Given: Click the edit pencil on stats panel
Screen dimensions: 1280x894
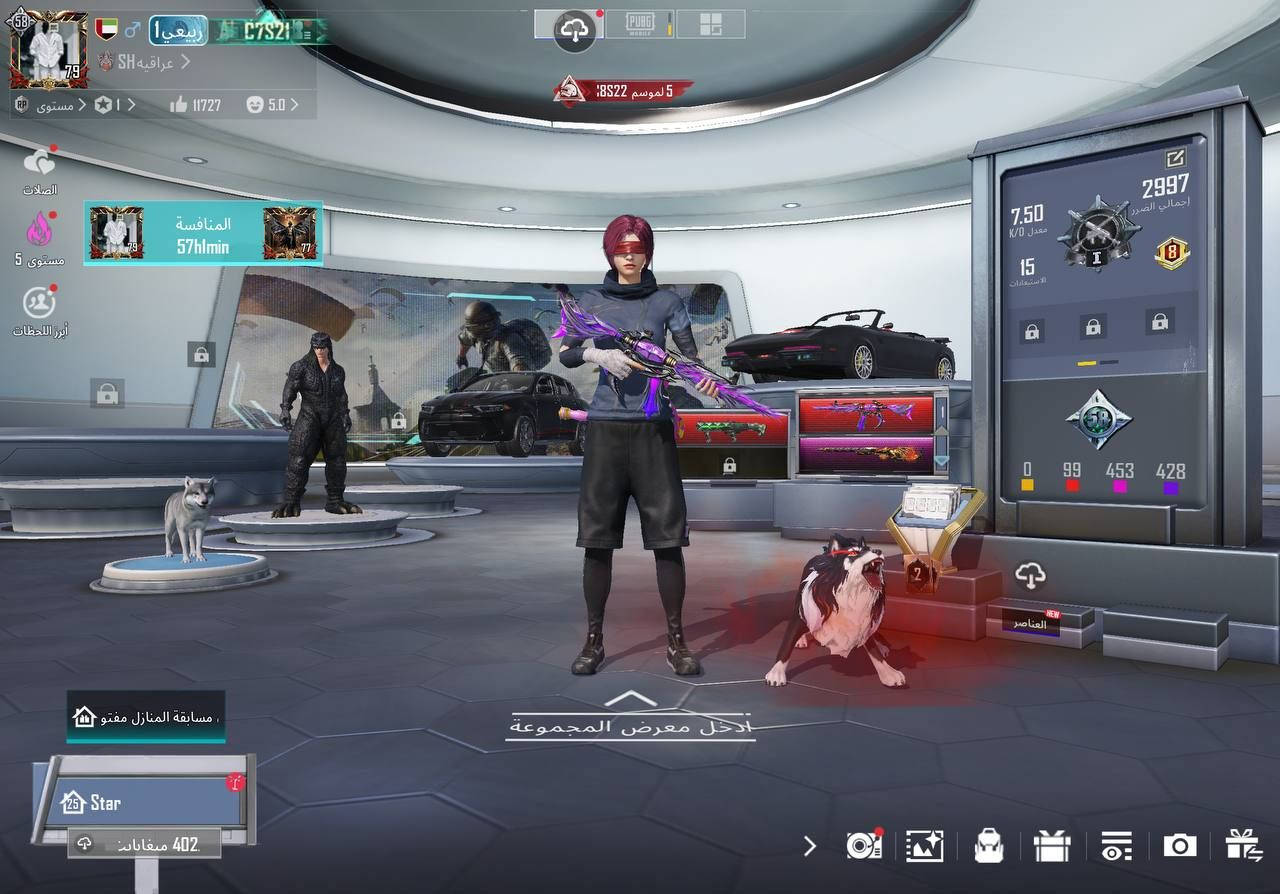Looking at the screenshot, I should 1175,157.
